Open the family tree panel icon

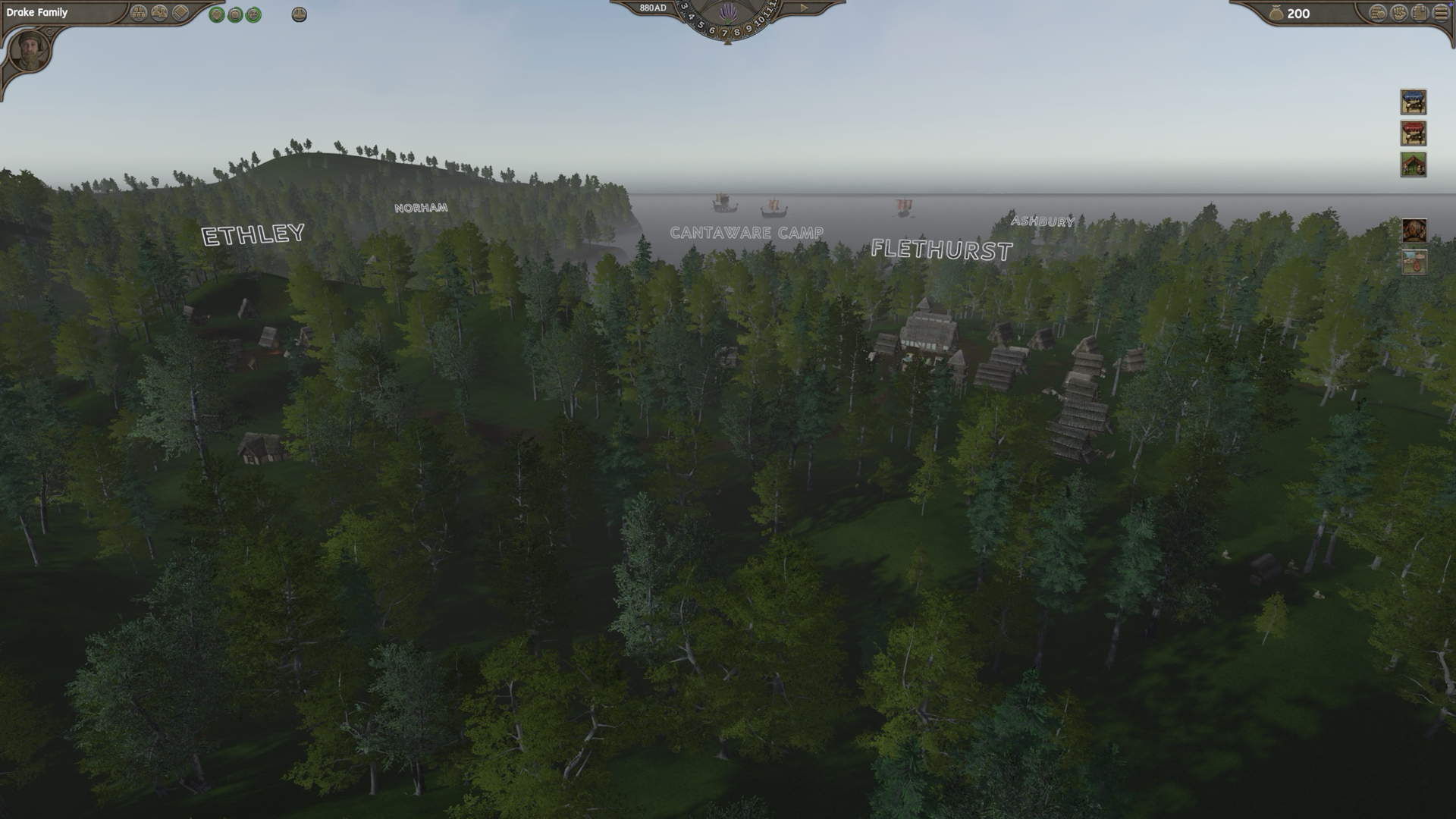(140, 13)
